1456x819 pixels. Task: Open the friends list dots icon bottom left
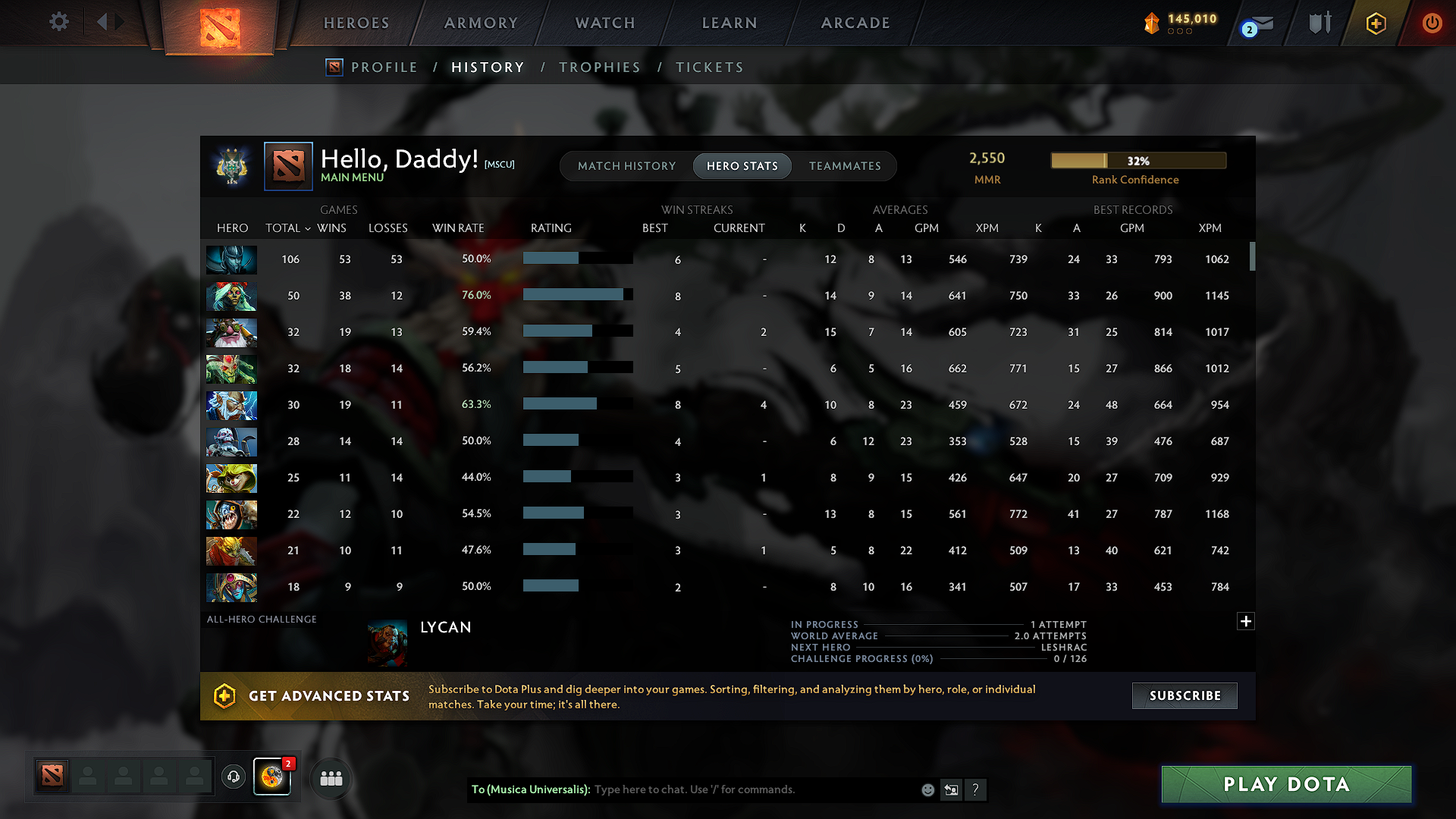tap(331, 777)
